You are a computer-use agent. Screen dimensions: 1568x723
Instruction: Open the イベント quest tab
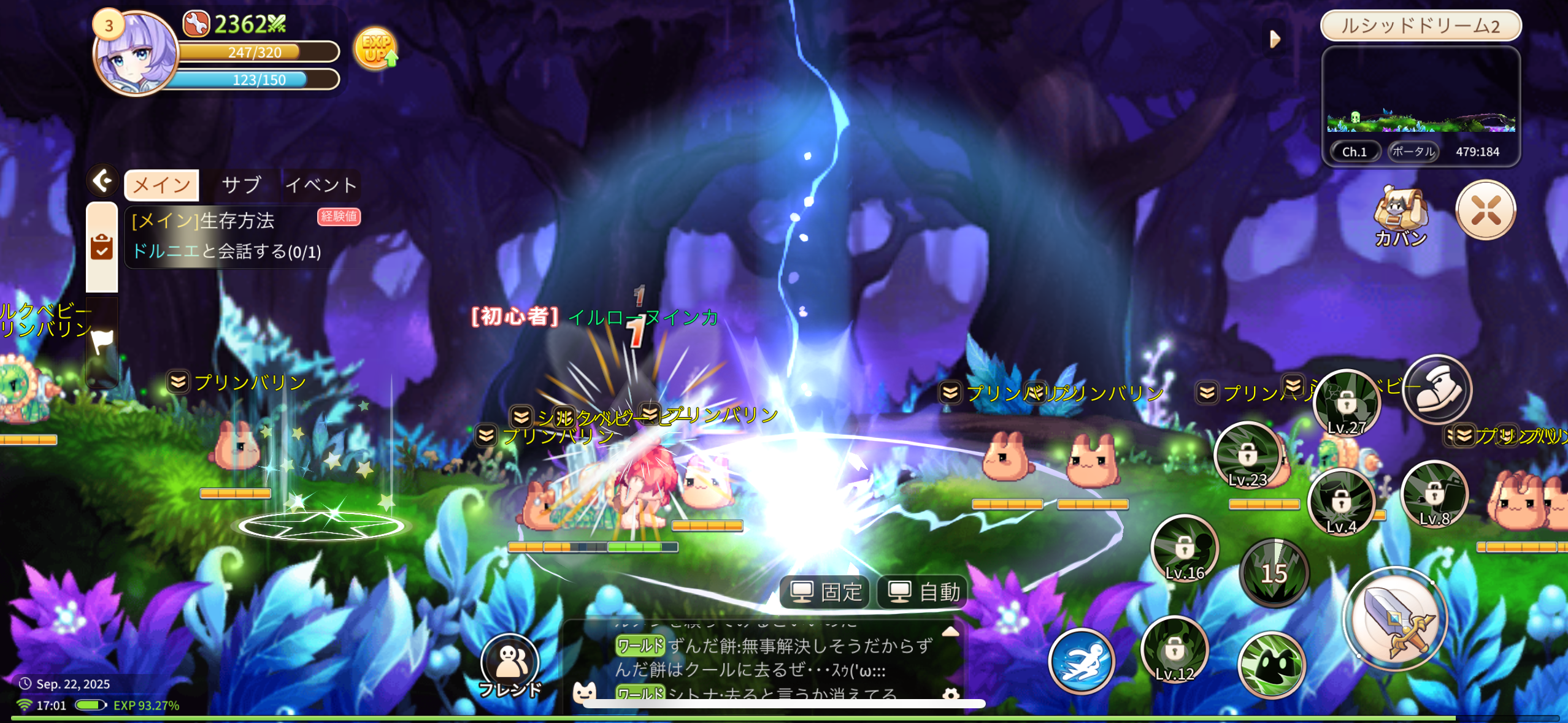pos(321,185)
